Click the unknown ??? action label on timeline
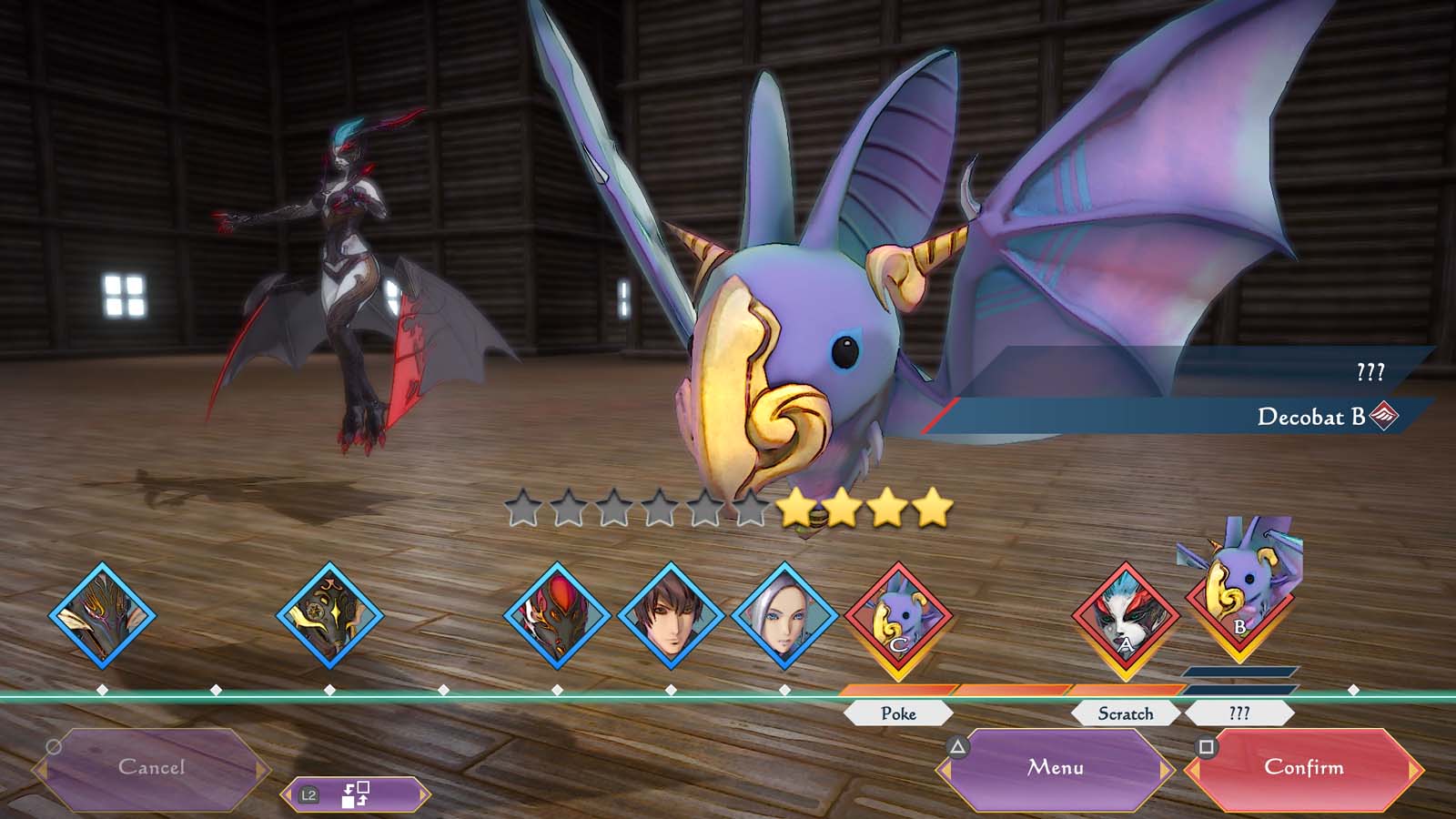 tap(1239, 713)
